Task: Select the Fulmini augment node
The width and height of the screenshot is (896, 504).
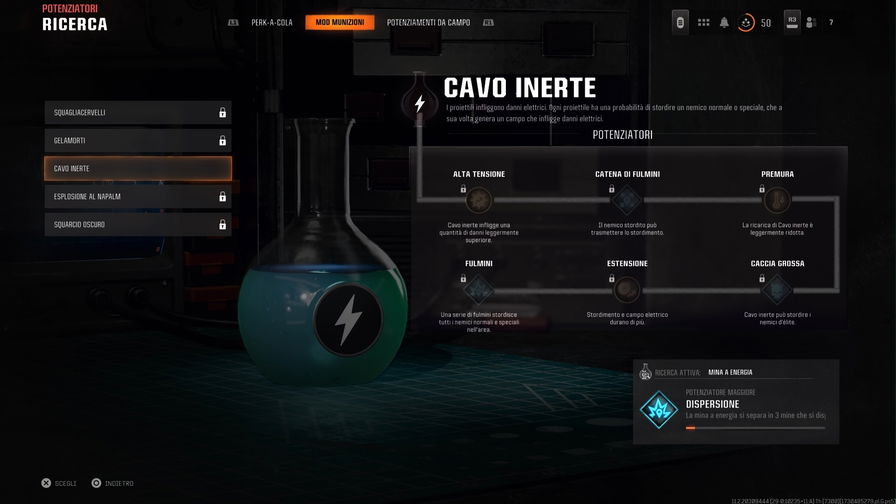Action: coord(479,290)
